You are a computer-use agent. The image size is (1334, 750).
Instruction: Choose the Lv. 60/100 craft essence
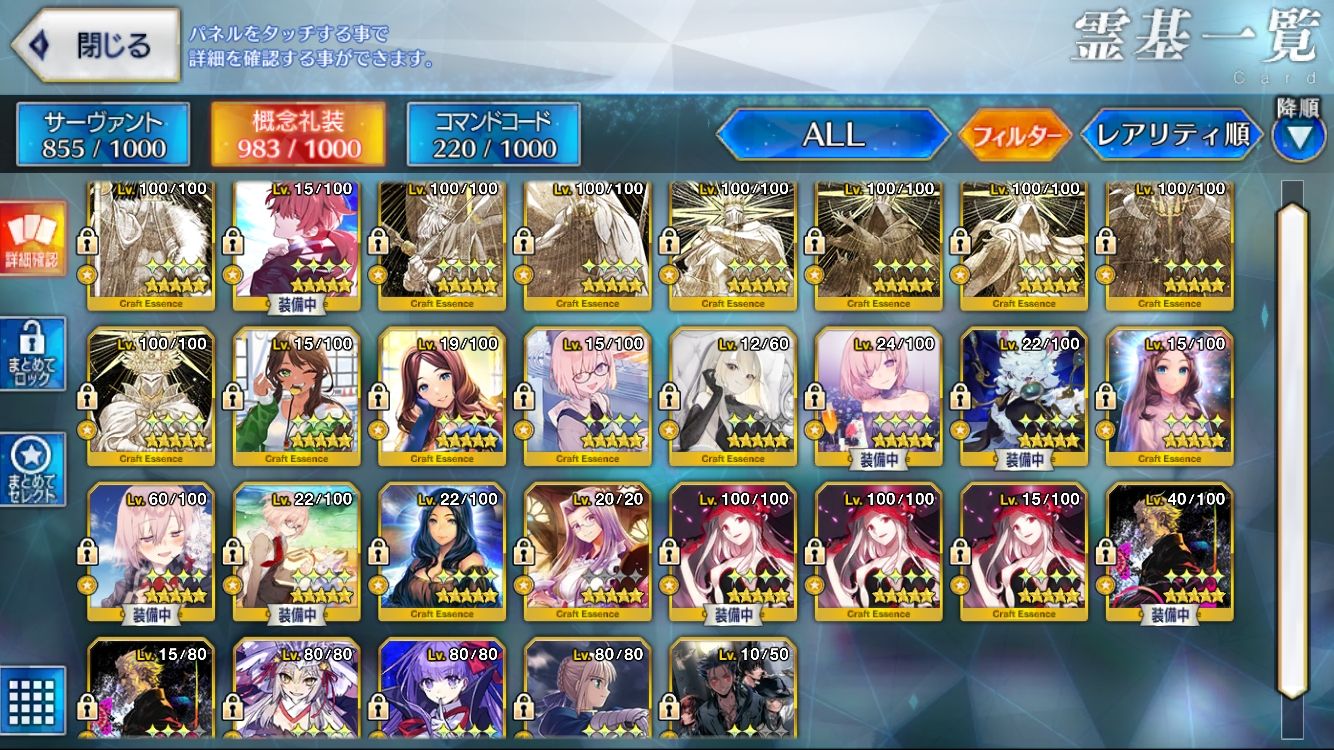(150, 550)
